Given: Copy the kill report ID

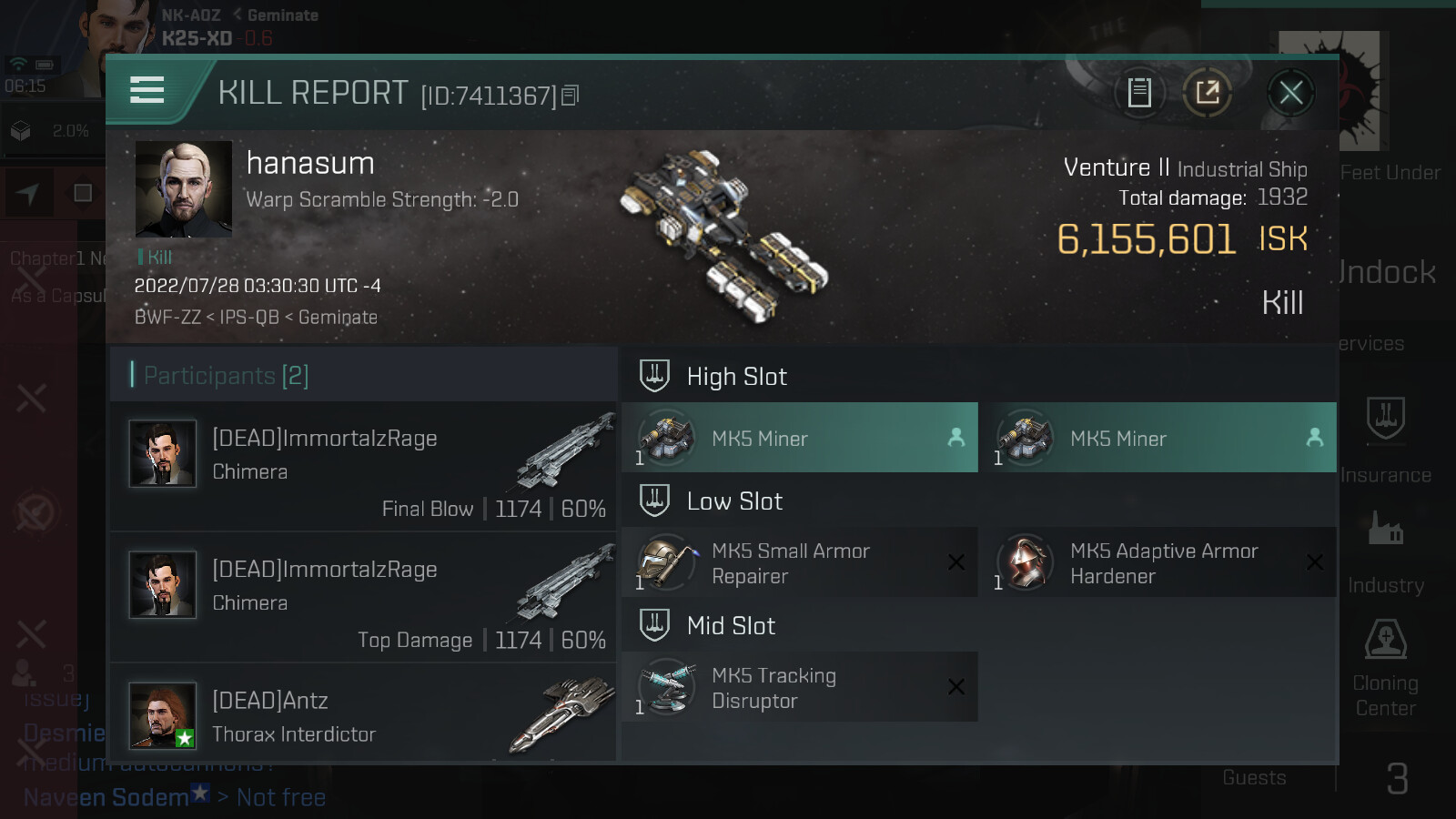Looking at the screenshot, I should (x=571, y=96).
